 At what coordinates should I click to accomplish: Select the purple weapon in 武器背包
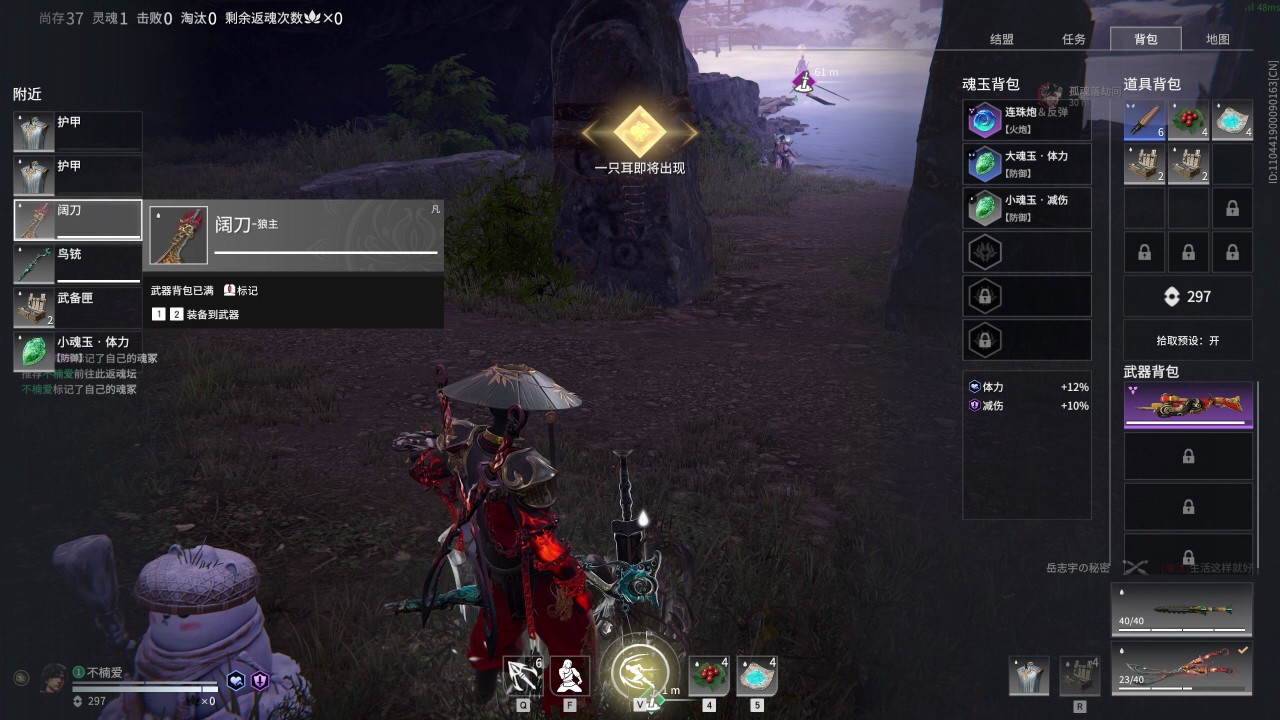(1188, 406)
